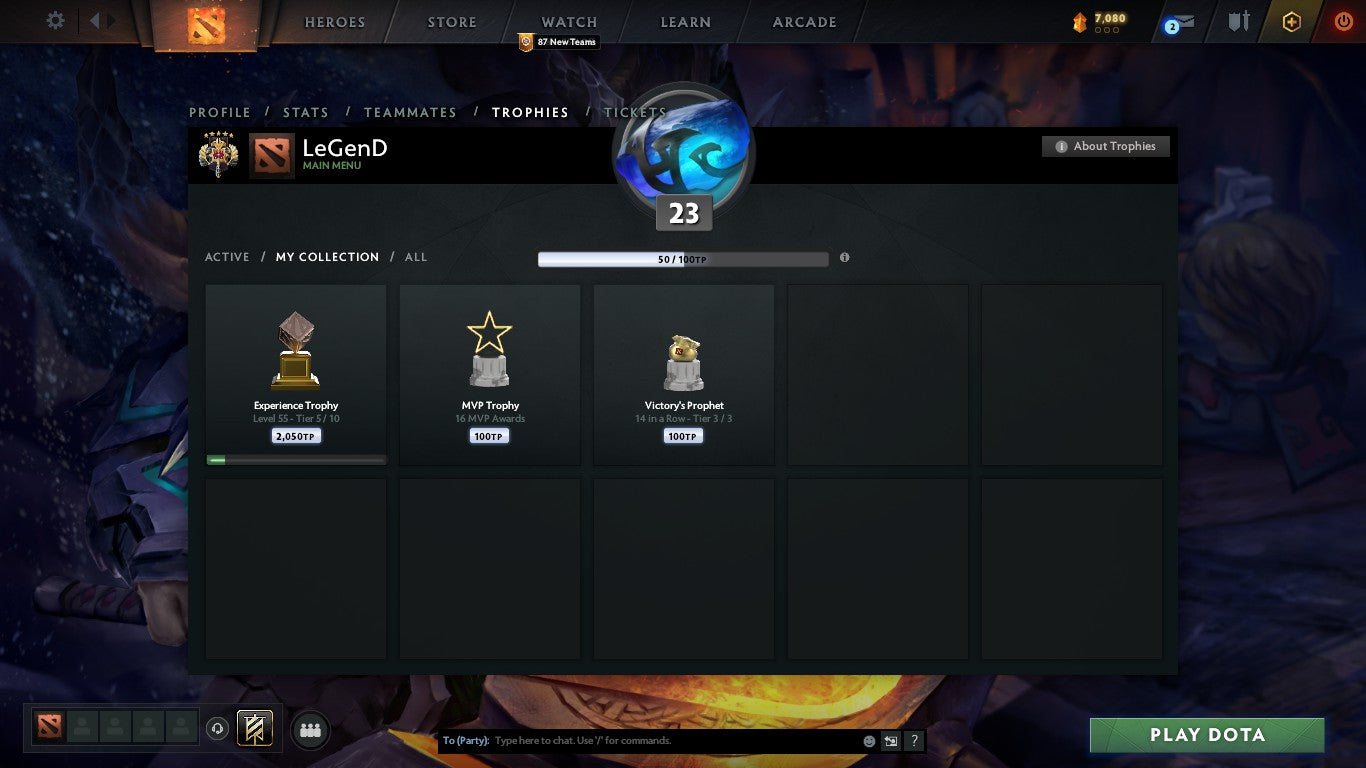Select the ALL trophies tab
The height and width of the screenshot is (768, 1366).
click(x=415, y=257)
